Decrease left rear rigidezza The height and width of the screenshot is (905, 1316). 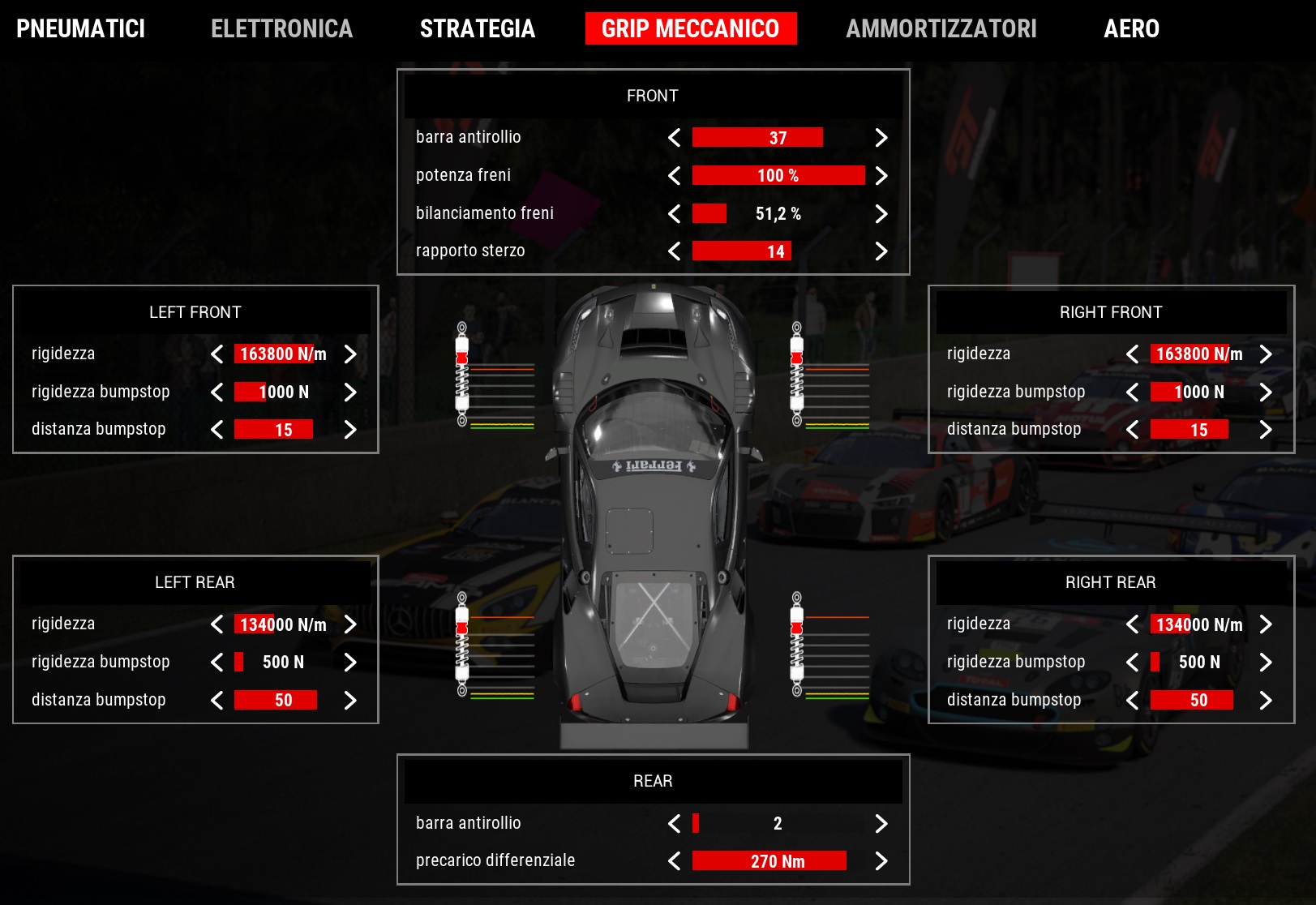tap(216, 624)
